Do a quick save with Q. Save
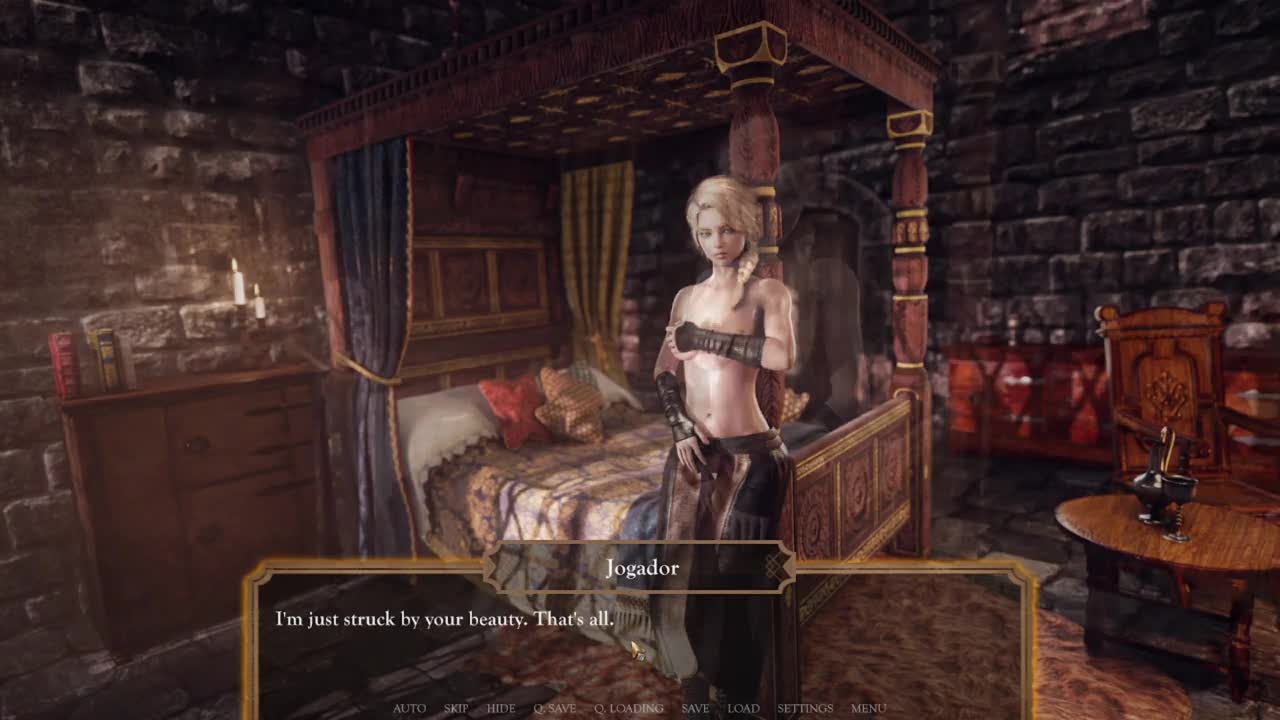This screenshot has width=1280, height=720. click(554, 708)
